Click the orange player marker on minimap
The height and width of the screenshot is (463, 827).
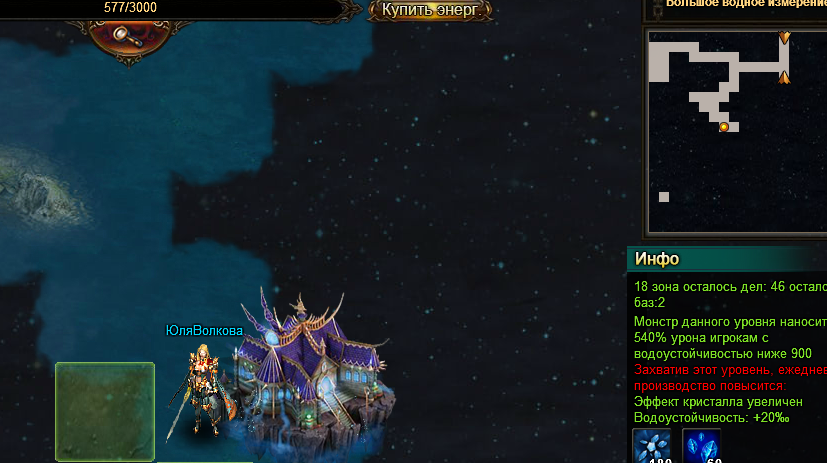click(x=723, y=127)
